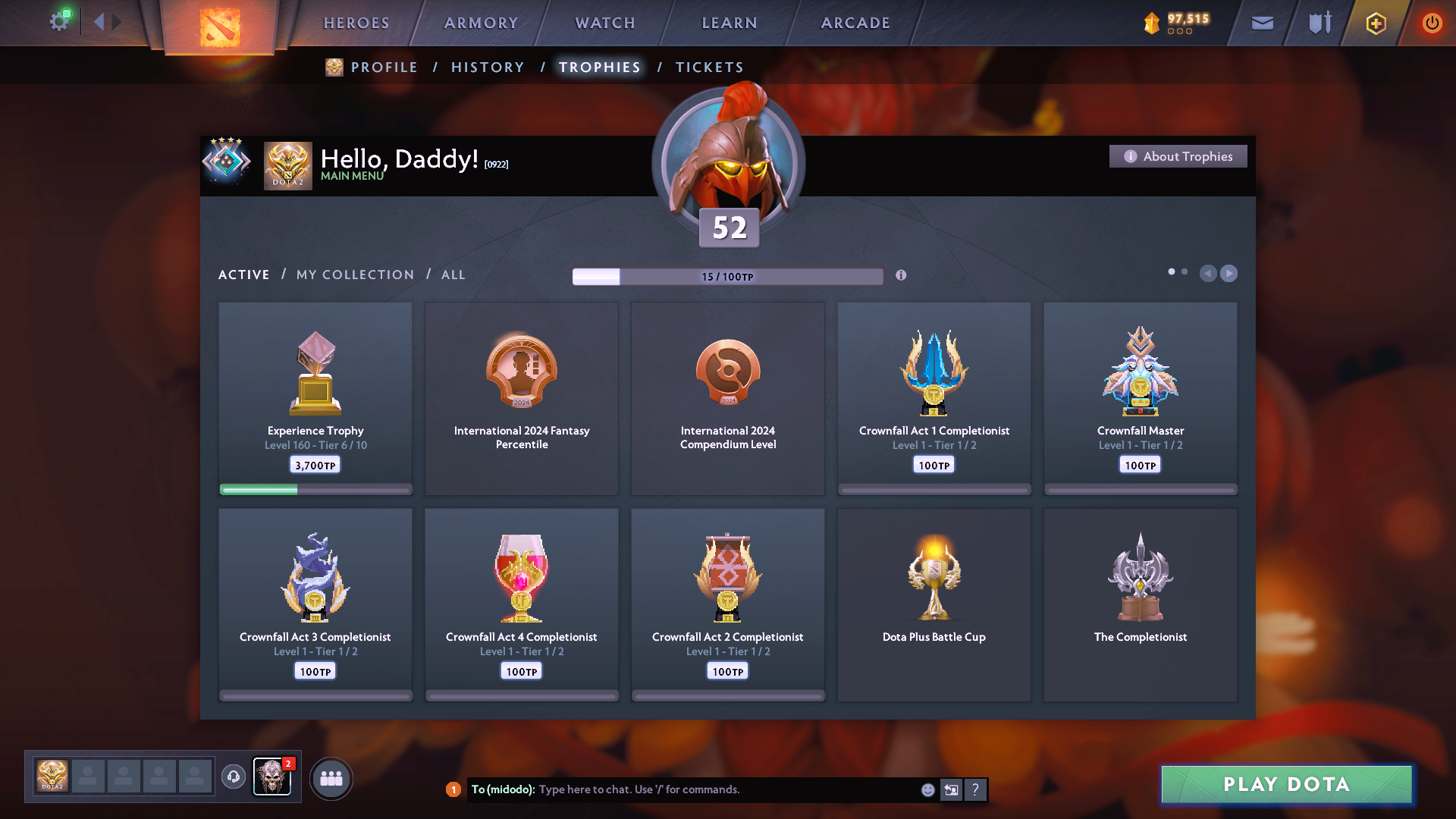1456x819 pixels.
Task: Quit the game with the power button
Action: pos(1432,23)
